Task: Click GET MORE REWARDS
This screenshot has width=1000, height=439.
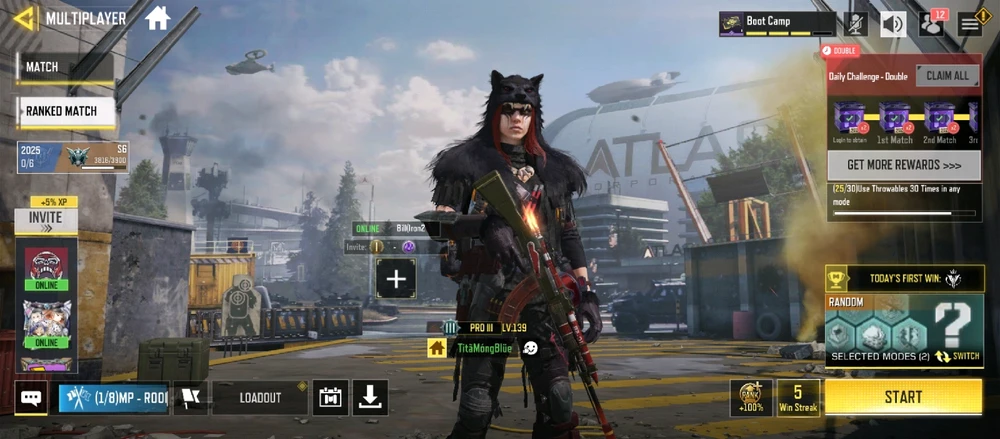Action: (903, 165)
